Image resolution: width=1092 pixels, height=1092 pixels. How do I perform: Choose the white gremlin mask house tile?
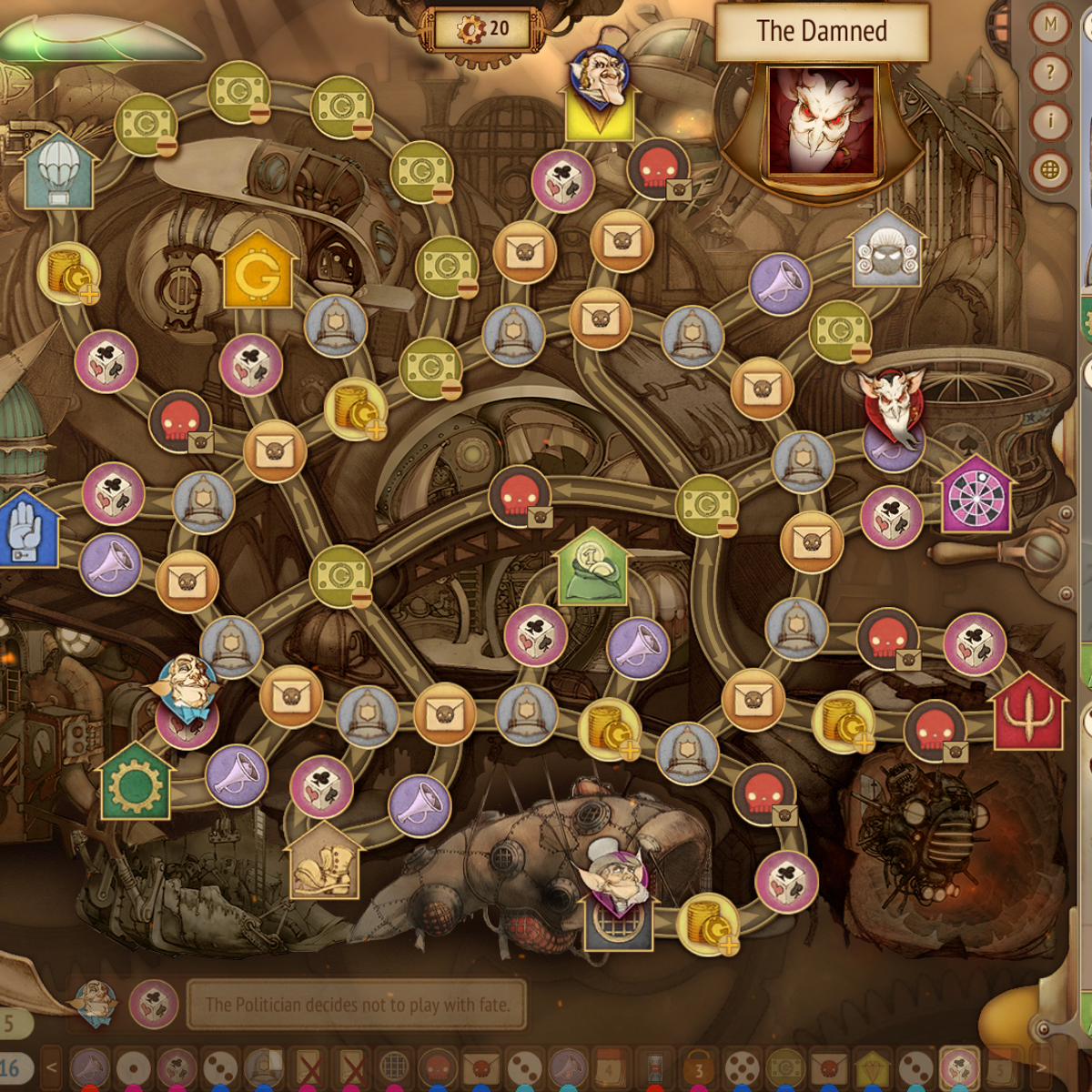(886, 252)
